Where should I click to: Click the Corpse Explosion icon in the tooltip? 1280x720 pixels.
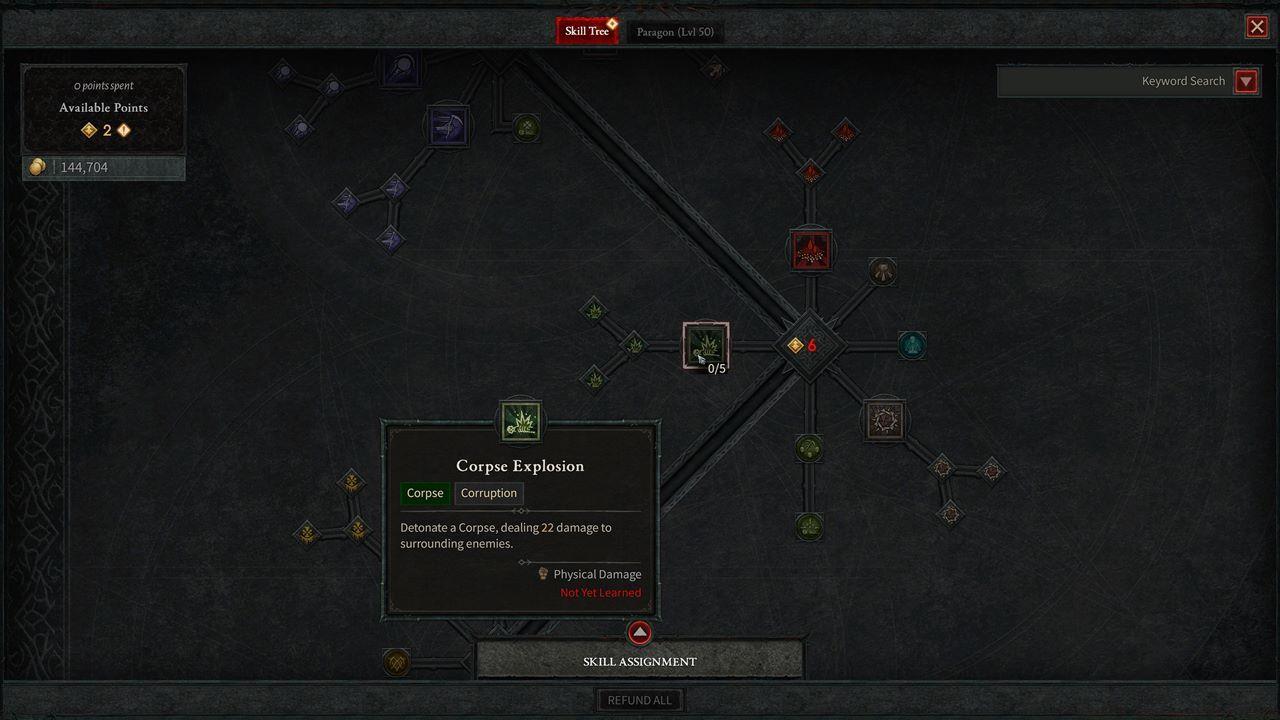pyautogui.click(x=519, y=422)
